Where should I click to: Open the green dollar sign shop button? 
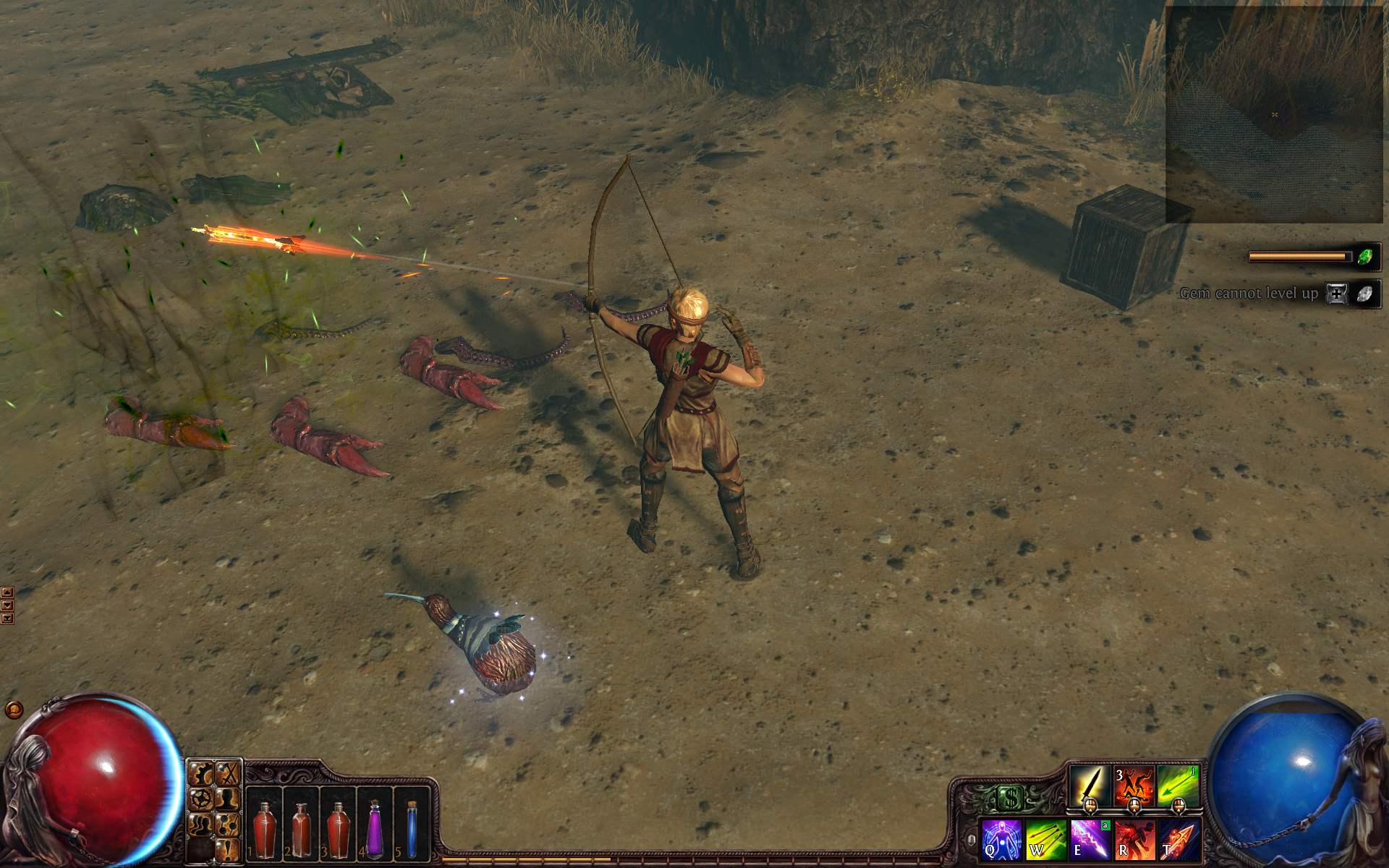pyautogui.click(x=1010, y=799)
